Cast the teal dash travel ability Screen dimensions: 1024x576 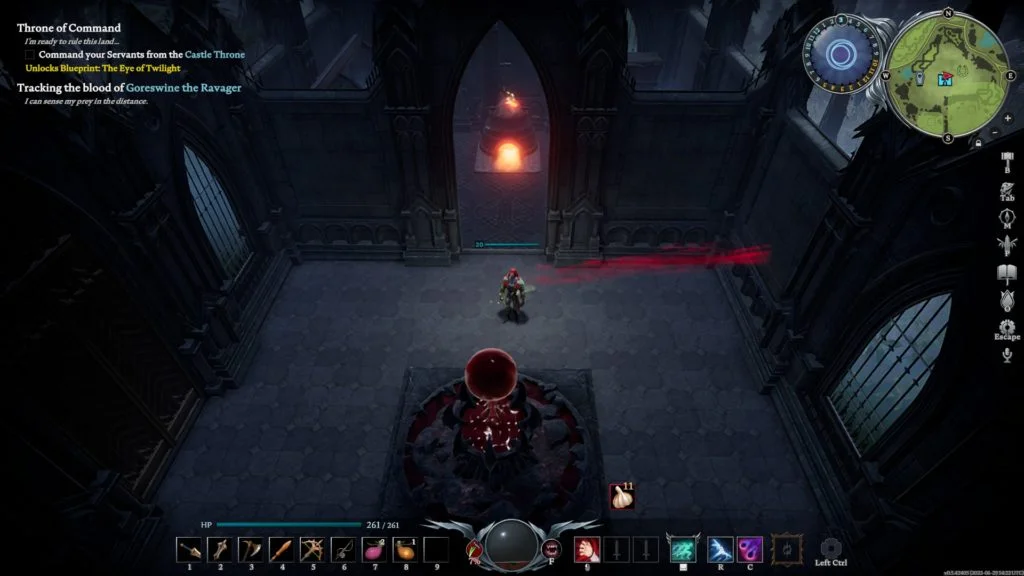[683, 549]
